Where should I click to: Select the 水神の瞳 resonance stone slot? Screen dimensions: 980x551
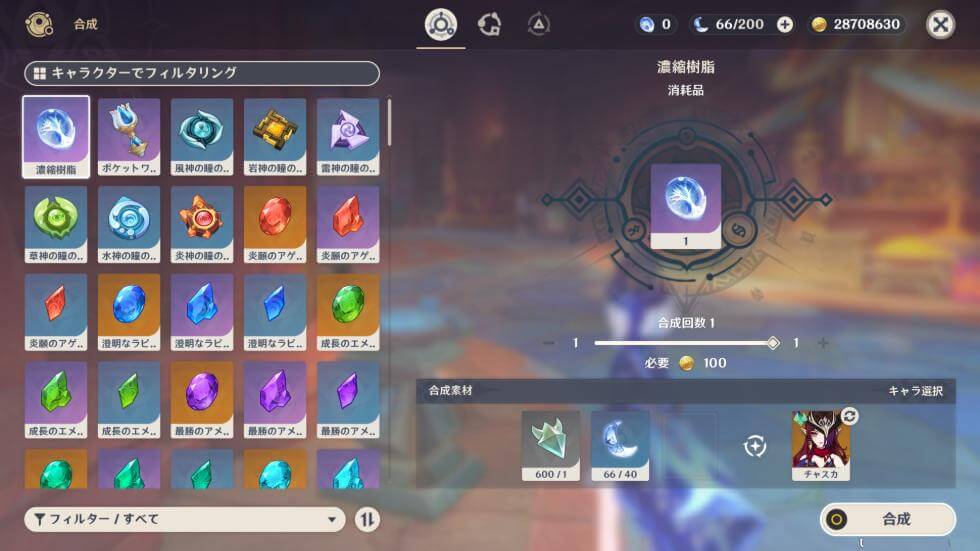pyautogui.click(x=129, y=224)
